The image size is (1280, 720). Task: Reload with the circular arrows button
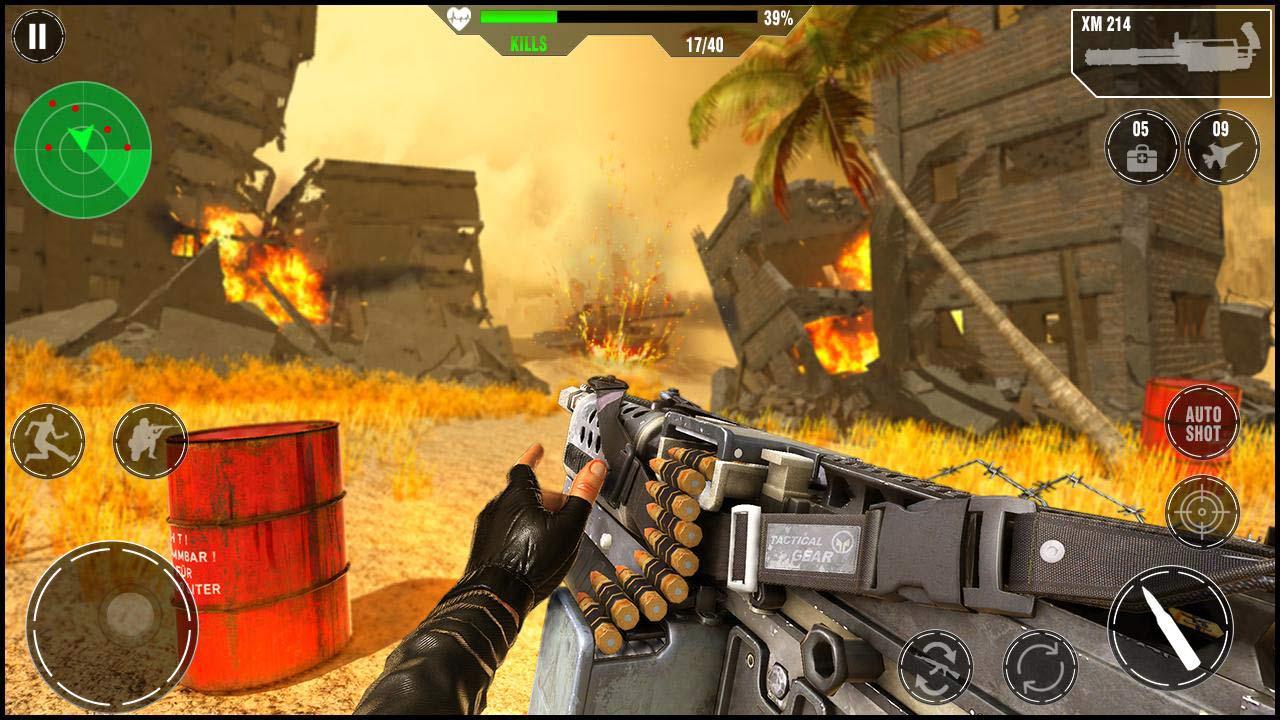tap(1040, 666)
